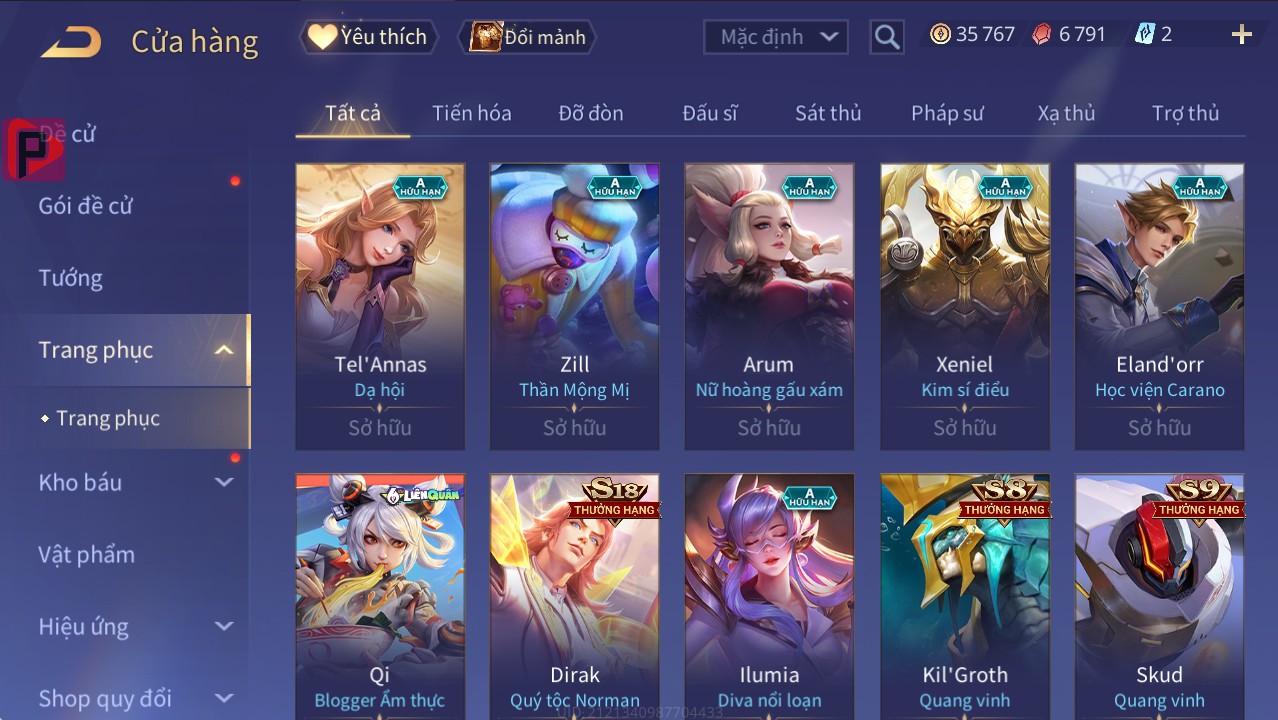Open the Vật phẩm items menu
Image resolution: width=1278 pixels, height=720 pixels.
point(86,554)
